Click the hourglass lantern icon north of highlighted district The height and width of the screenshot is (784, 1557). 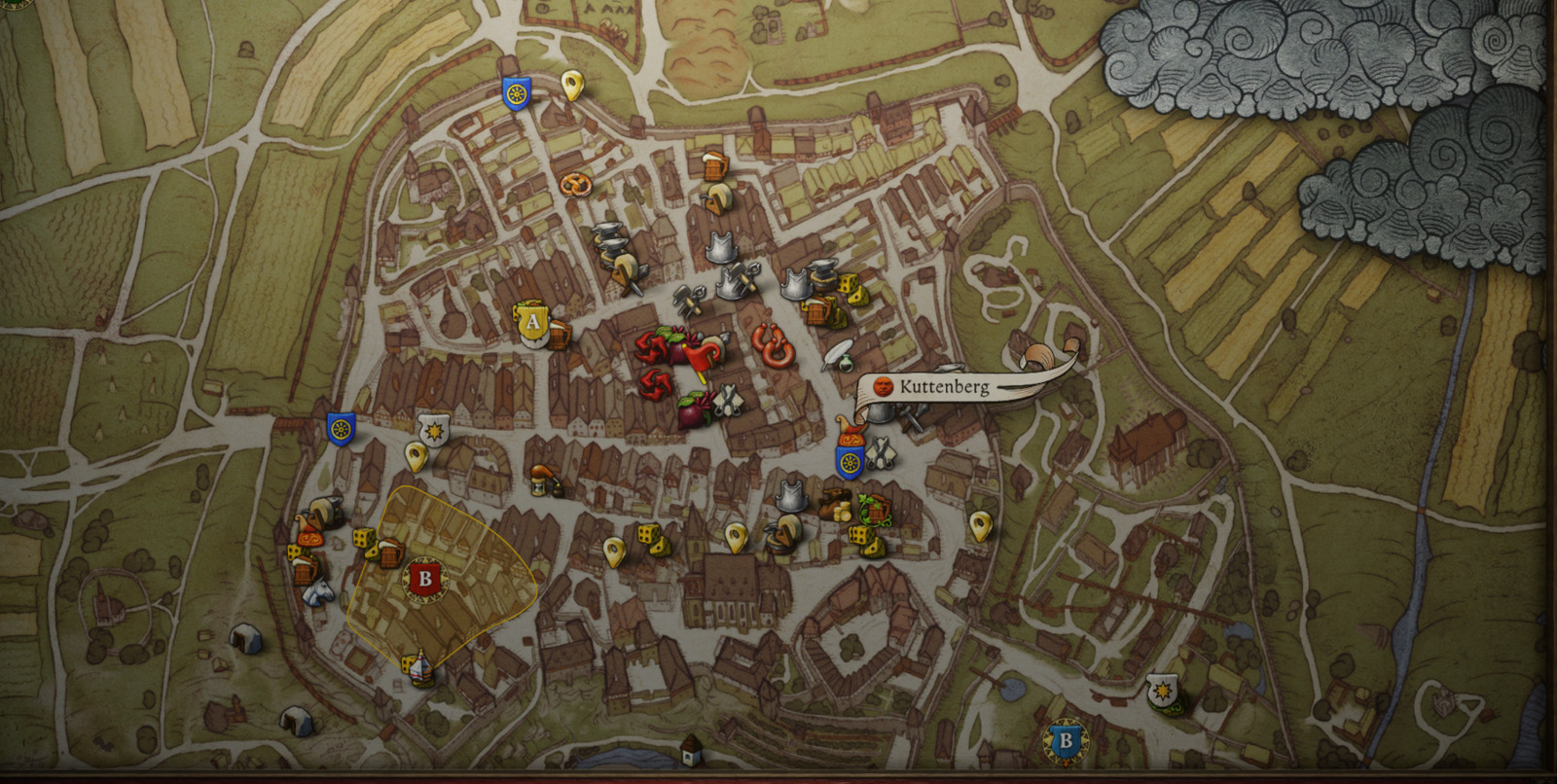(539, 484)
